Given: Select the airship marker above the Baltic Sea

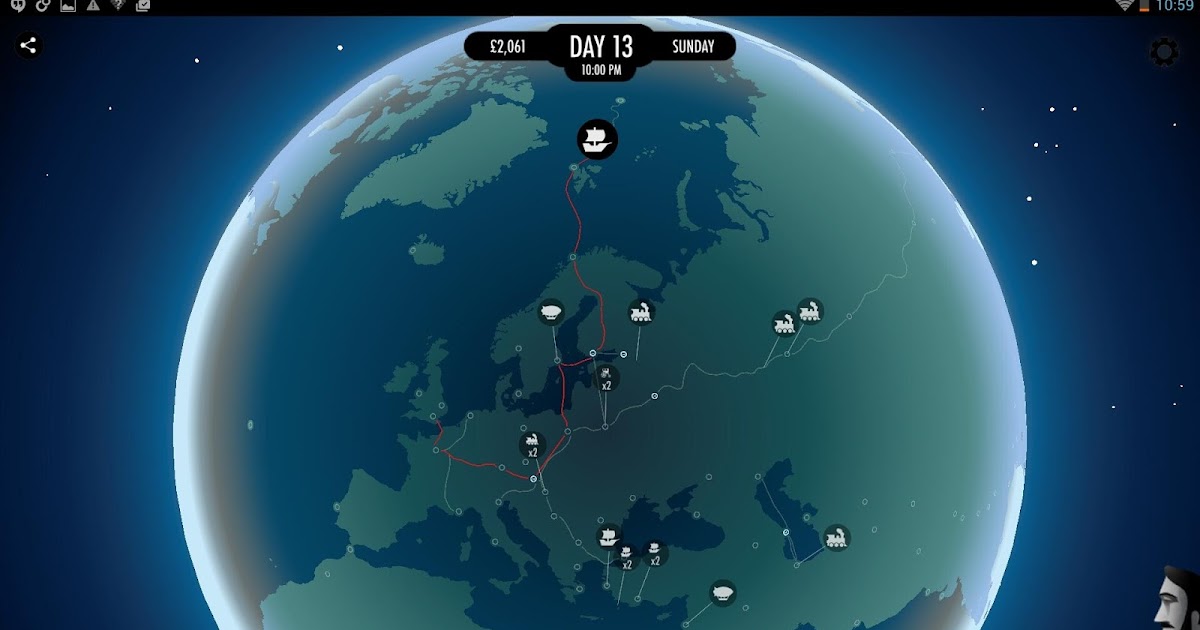Looking at the screenshot, I should click(551, 312).
